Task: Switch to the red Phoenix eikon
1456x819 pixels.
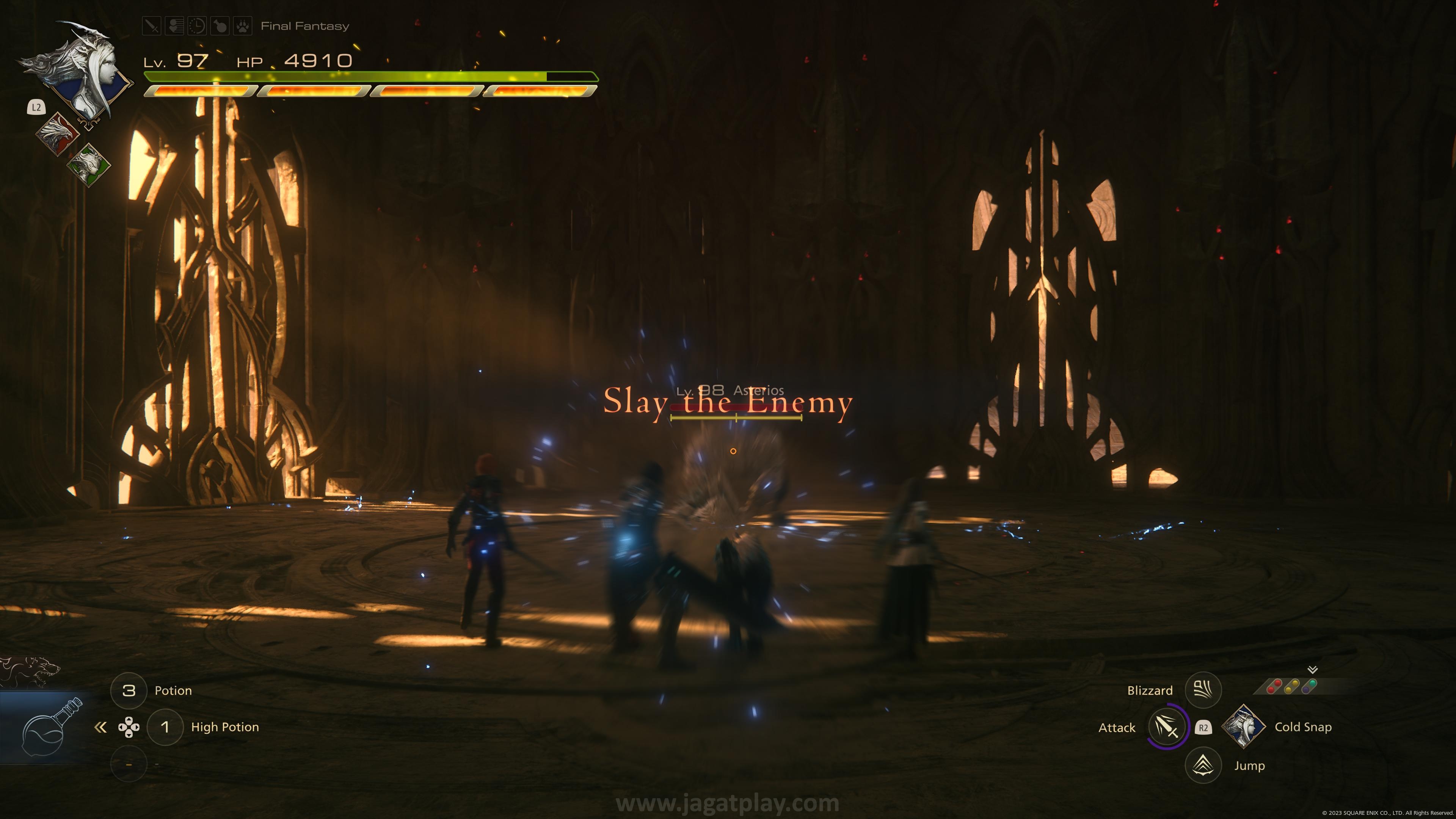Action: [x=57, y=133]
